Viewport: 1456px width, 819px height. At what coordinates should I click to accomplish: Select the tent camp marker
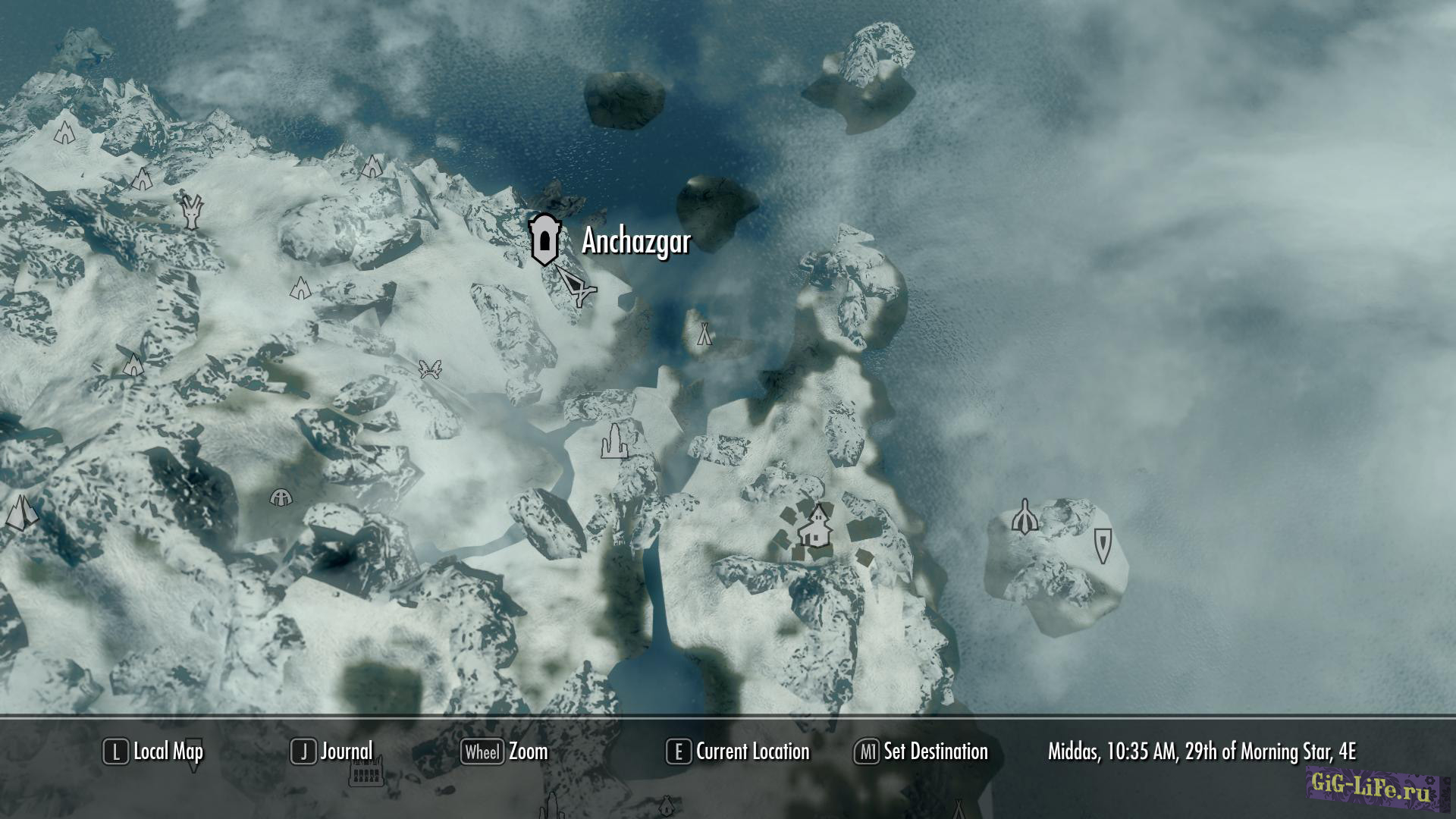[x=704, y=333]
